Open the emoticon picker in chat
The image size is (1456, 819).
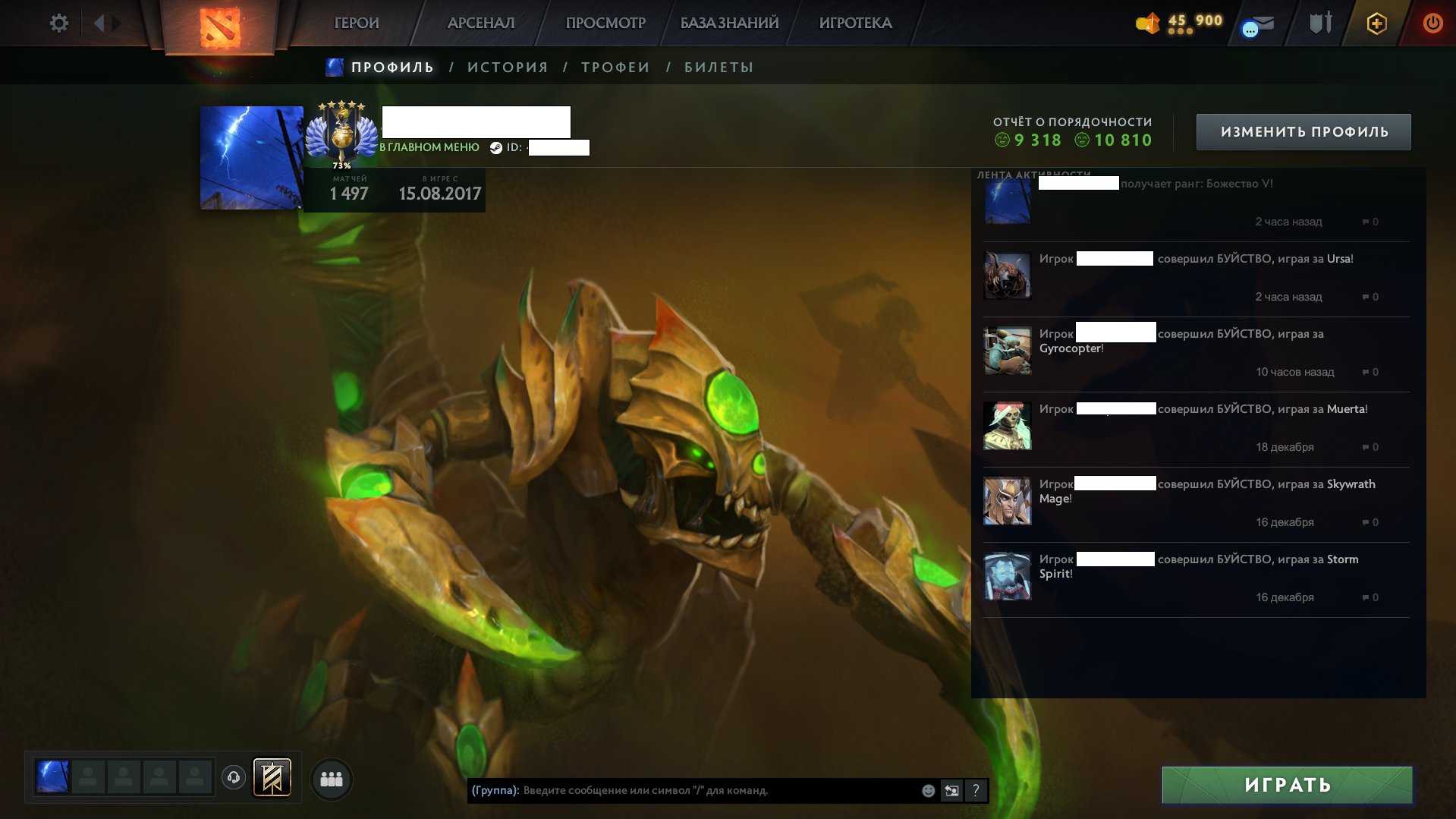[x=926, y=790]
